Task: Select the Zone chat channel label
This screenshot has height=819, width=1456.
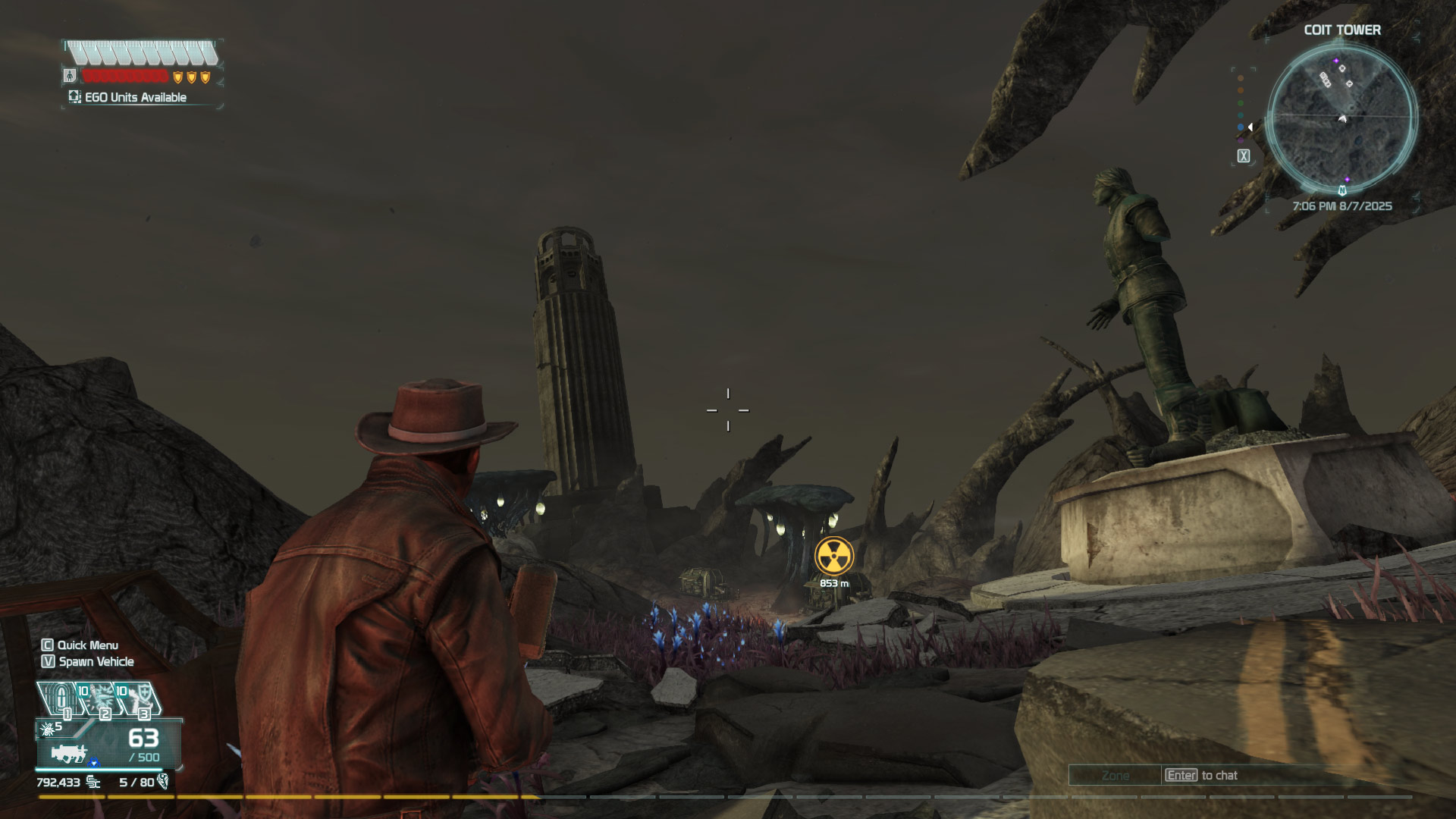Action: coord(1115,775)
